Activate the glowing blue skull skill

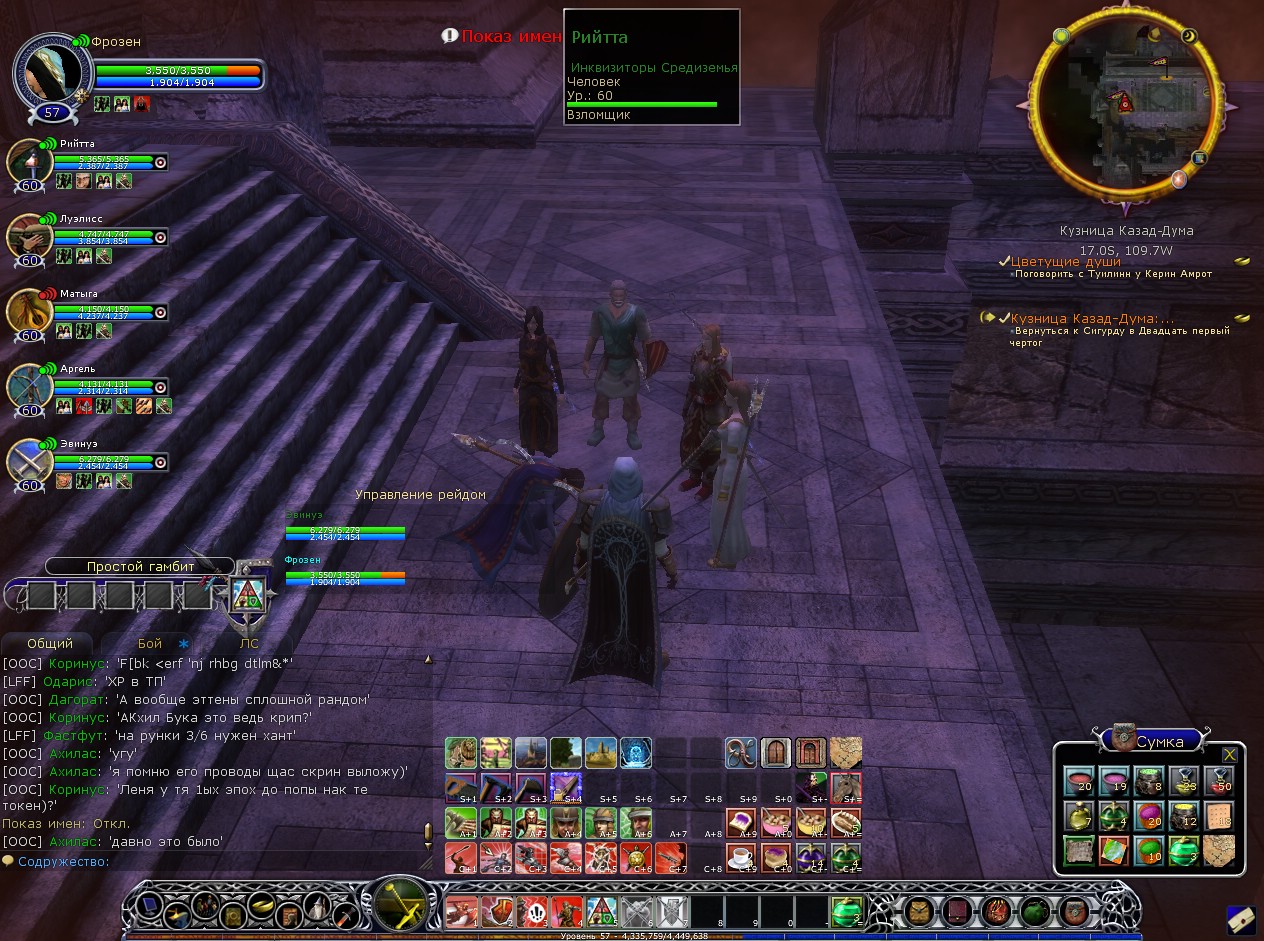click(x=636, y=753)
